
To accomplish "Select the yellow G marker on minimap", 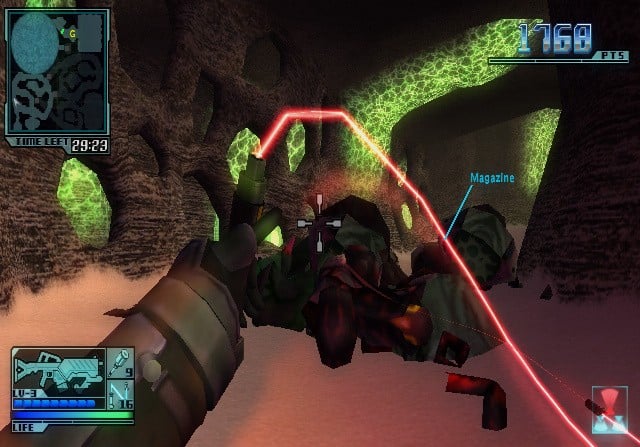I will (x=72, y=33).
